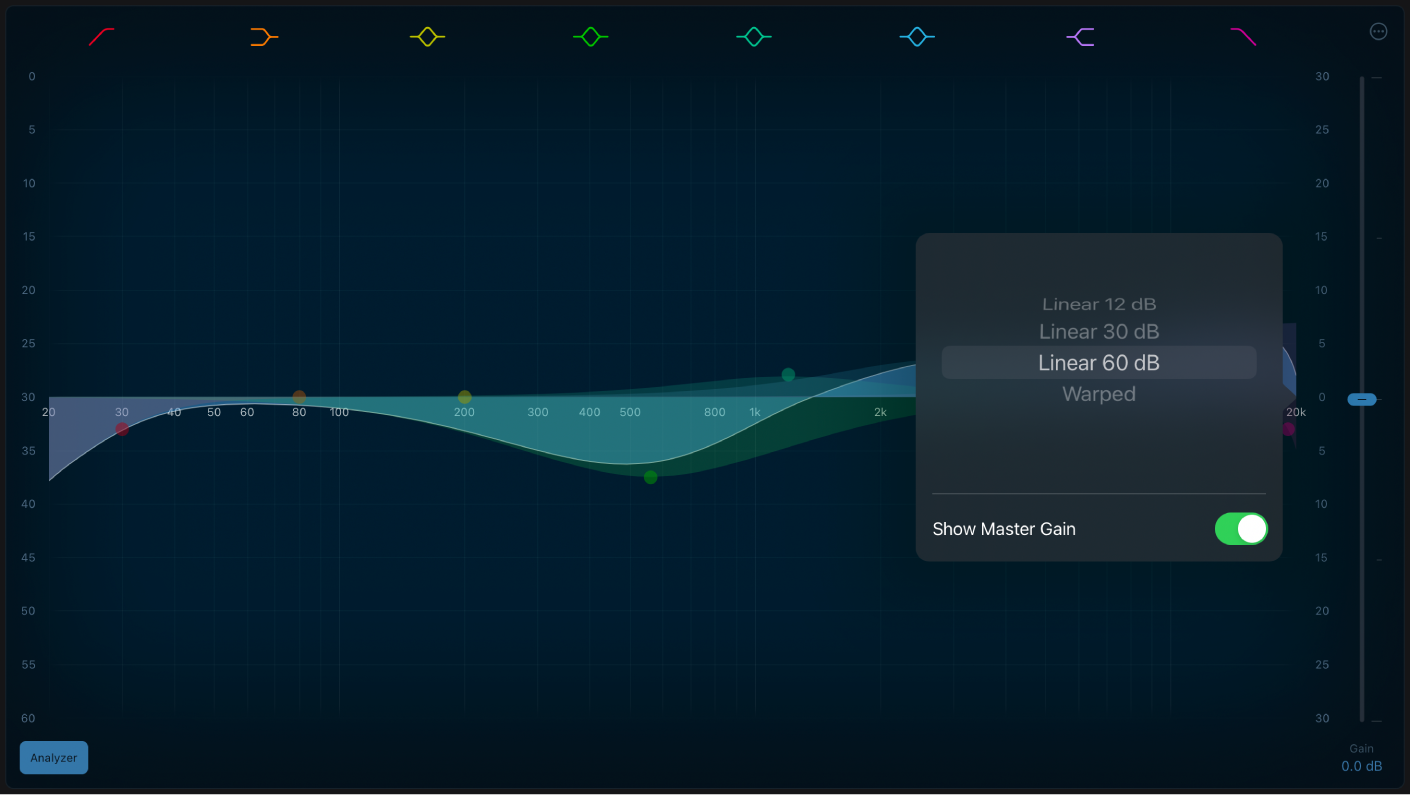The height and width of the screenshot is (796, 1410).
Task: Enable the orange low shelf filter band
Action: (264, 36)
